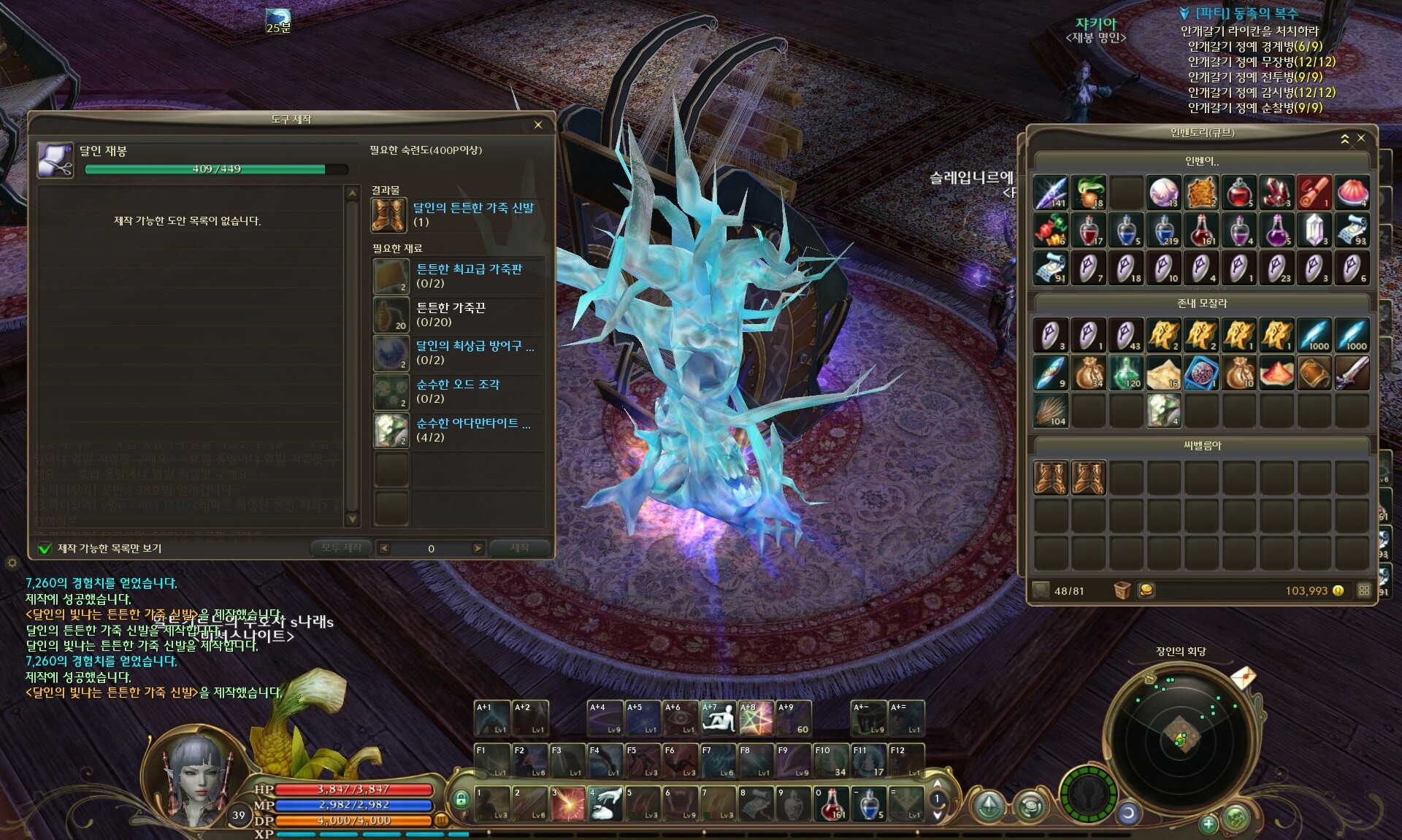Select the 달인의 튼튼한 가죽 신발 result icon
1402x840 pixels.
pos(388,215)
